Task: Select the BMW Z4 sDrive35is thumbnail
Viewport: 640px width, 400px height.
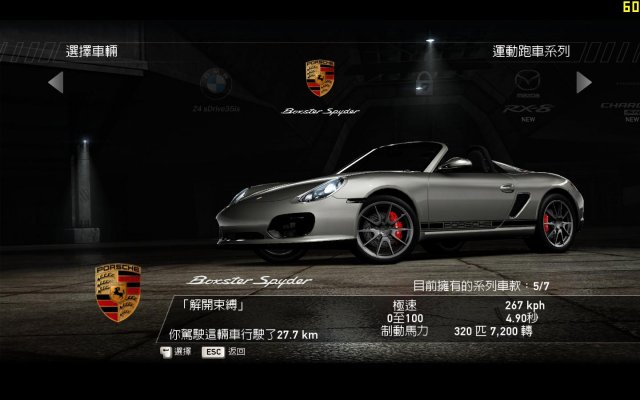Action: pos(215,84)
